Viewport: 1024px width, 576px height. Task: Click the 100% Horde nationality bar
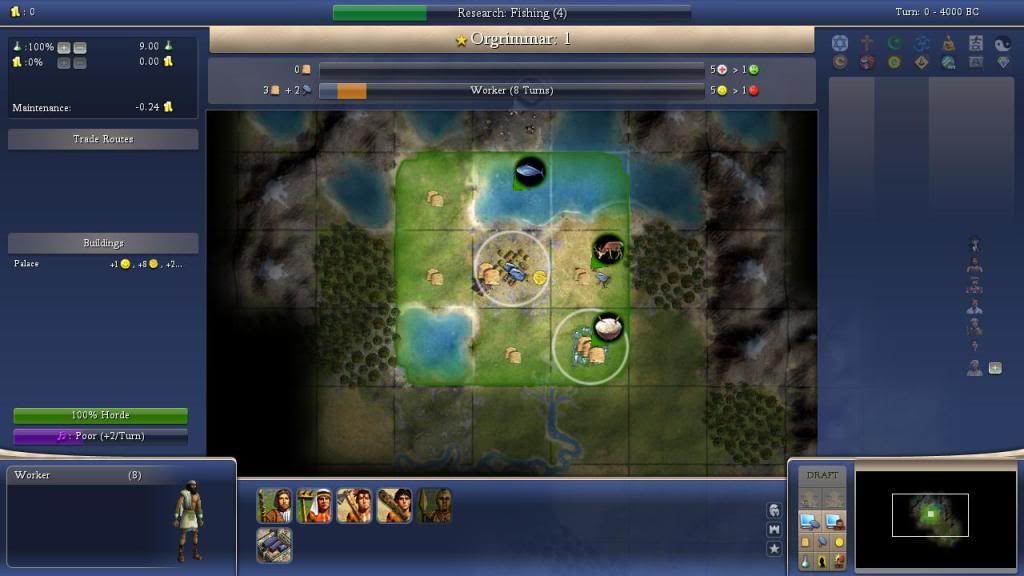coord(100,415)
